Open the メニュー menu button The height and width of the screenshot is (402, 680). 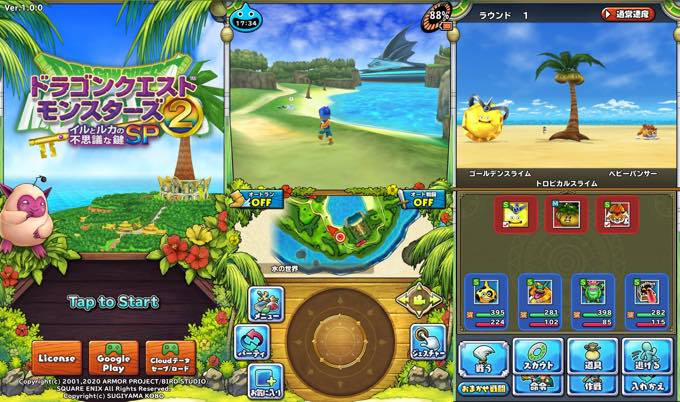pos(264,303)
